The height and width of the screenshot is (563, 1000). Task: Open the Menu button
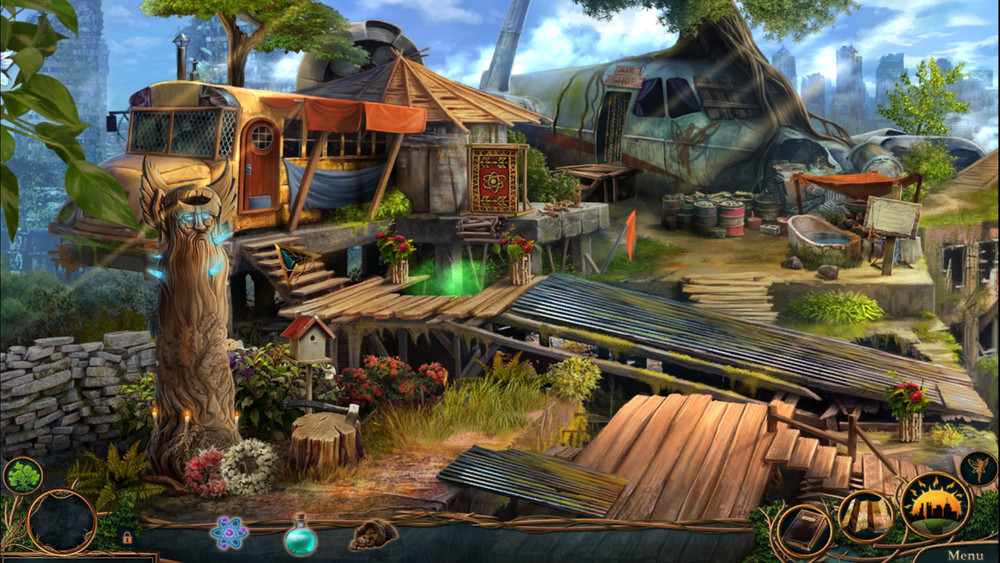[964, 554]
